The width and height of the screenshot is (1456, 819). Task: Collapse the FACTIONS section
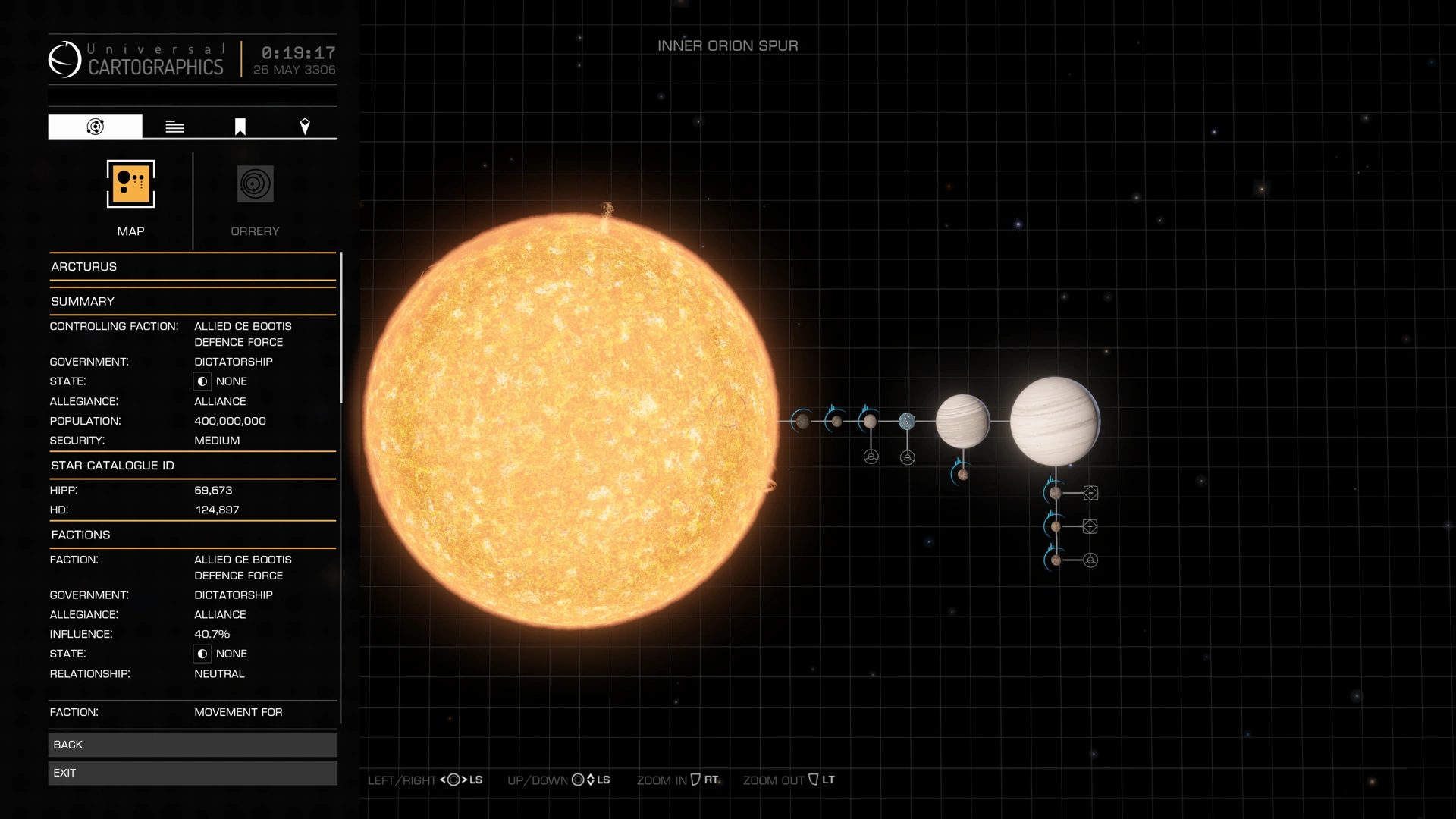(x=81, y=535)
